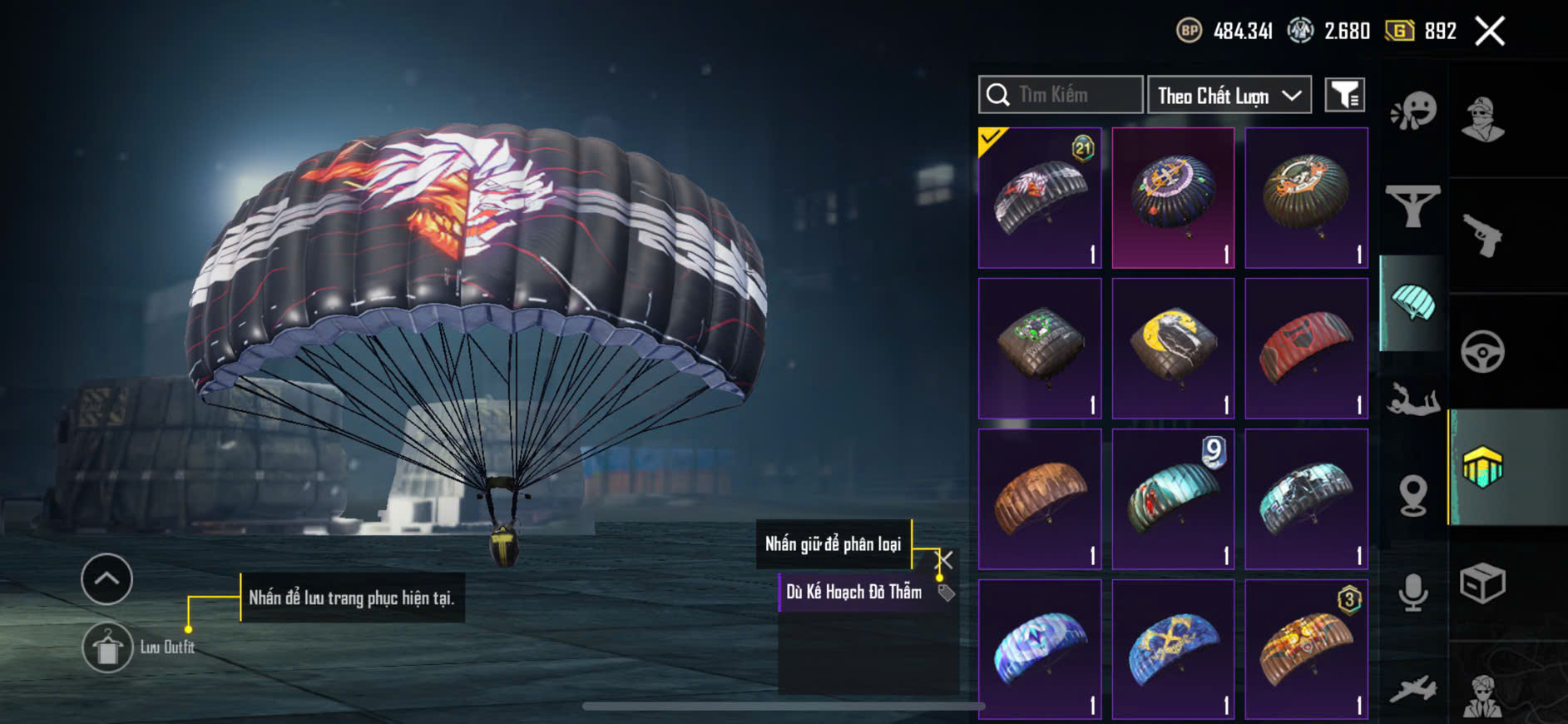This screenshot has width=1568, height=724.
Task: Switch to the emote face category tab
Action: click(x=1413, y=111)
